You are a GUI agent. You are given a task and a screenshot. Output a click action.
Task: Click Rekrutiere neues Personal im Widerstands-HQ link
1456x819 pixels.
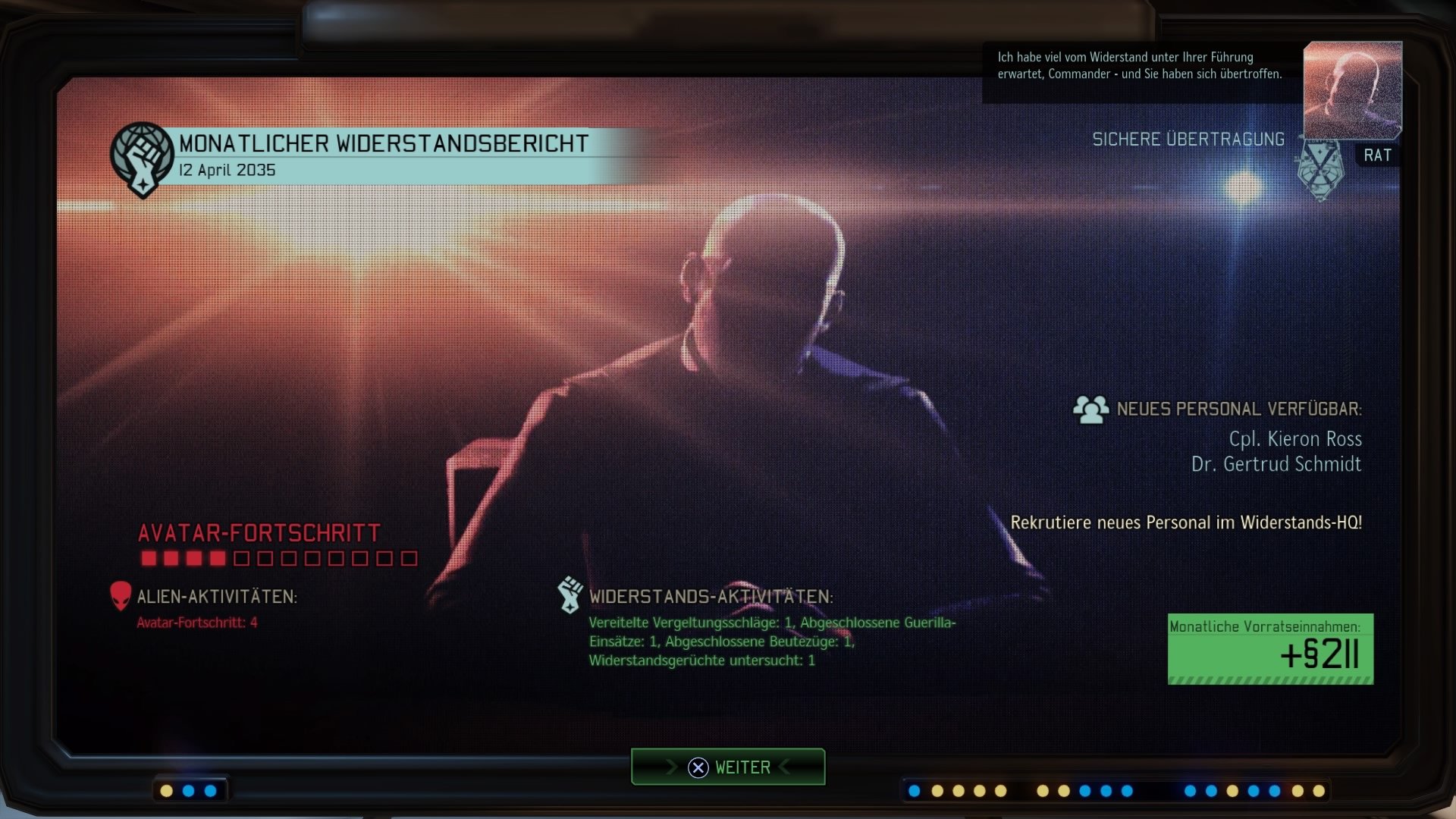[x=1188, y=522]
